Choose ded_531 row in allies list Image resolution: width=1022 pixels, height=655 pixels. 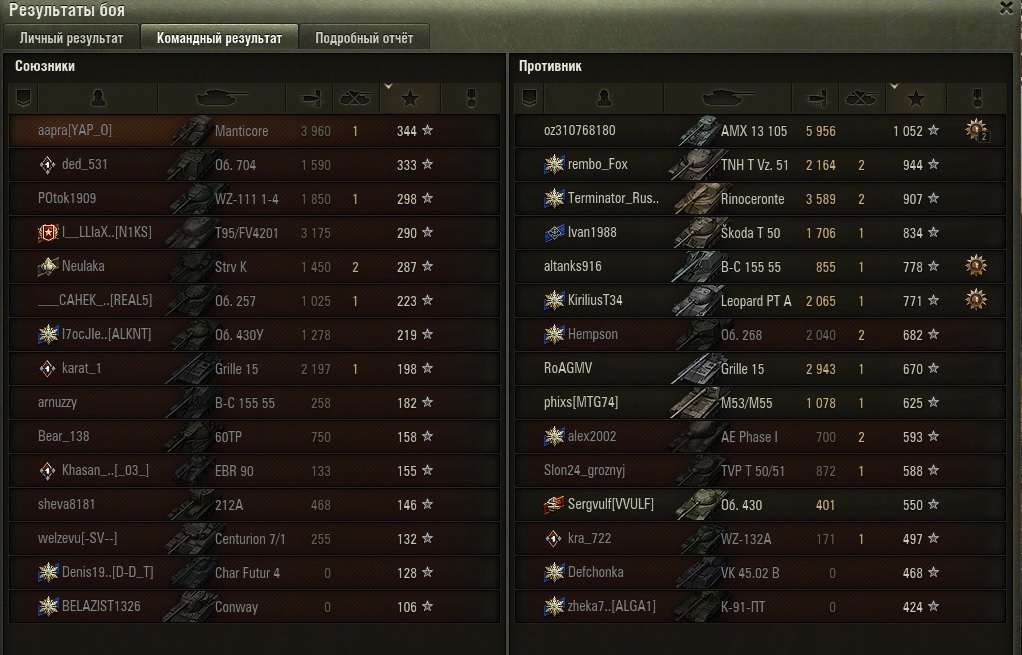254,165
